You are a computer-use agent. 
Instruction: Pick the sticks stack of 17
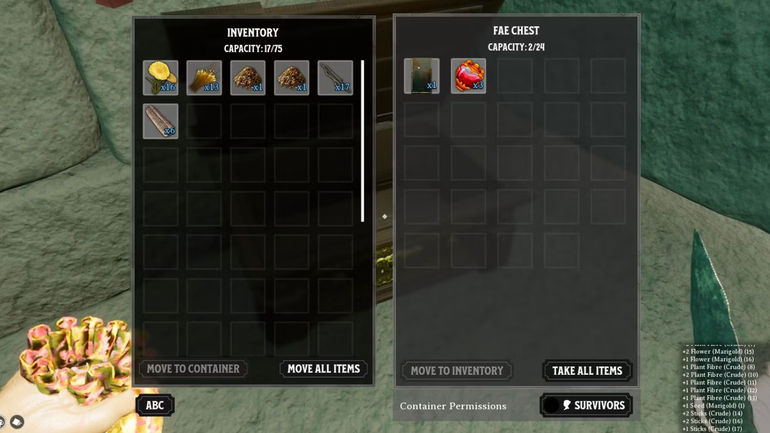pyautogui.click(x=335, y=78)
